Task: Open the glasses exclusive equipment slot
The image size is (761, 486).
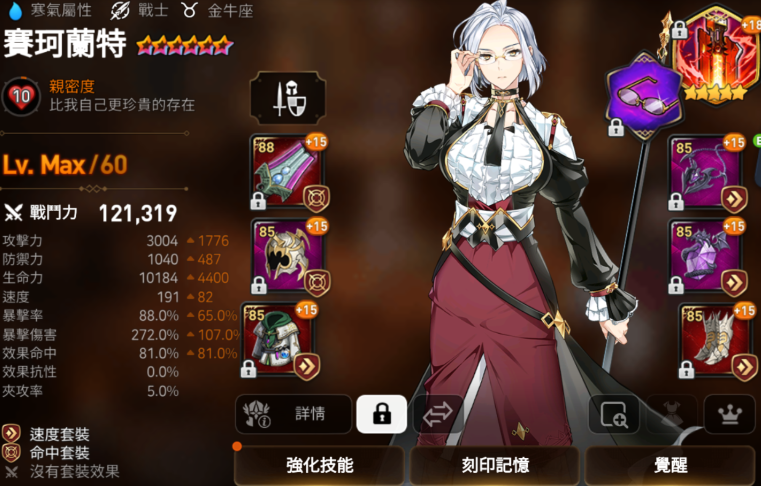Action: click(x=644, y=94)
